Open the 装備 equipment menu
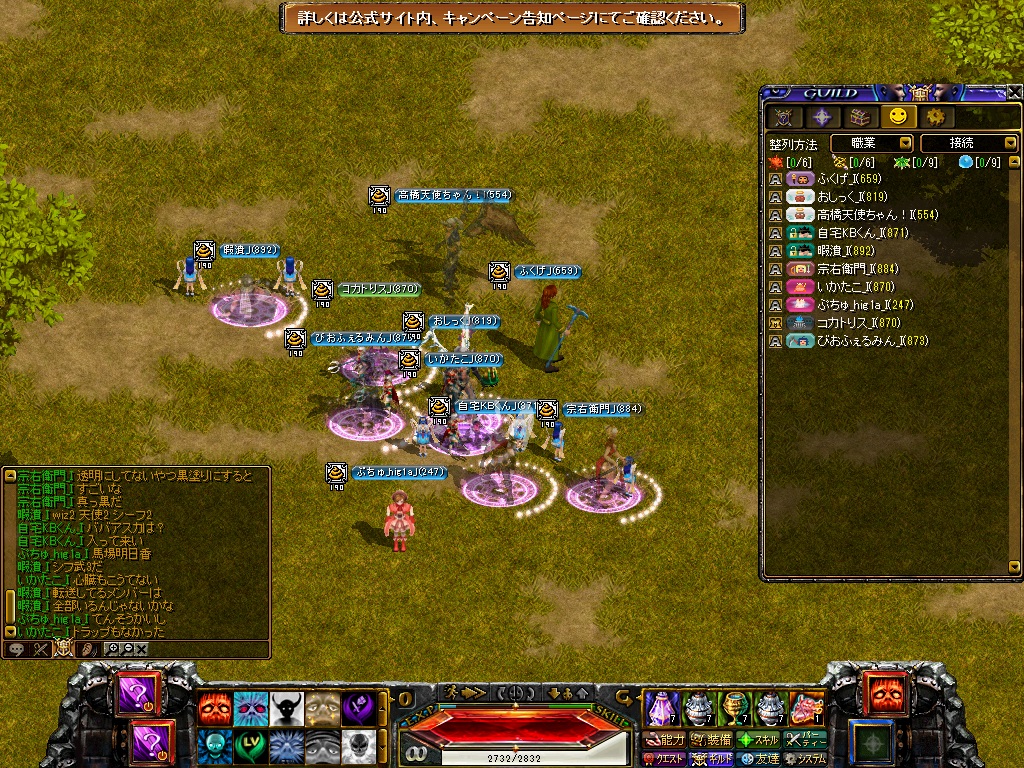This screenshot has width=1024, height=768. [711, 740]
